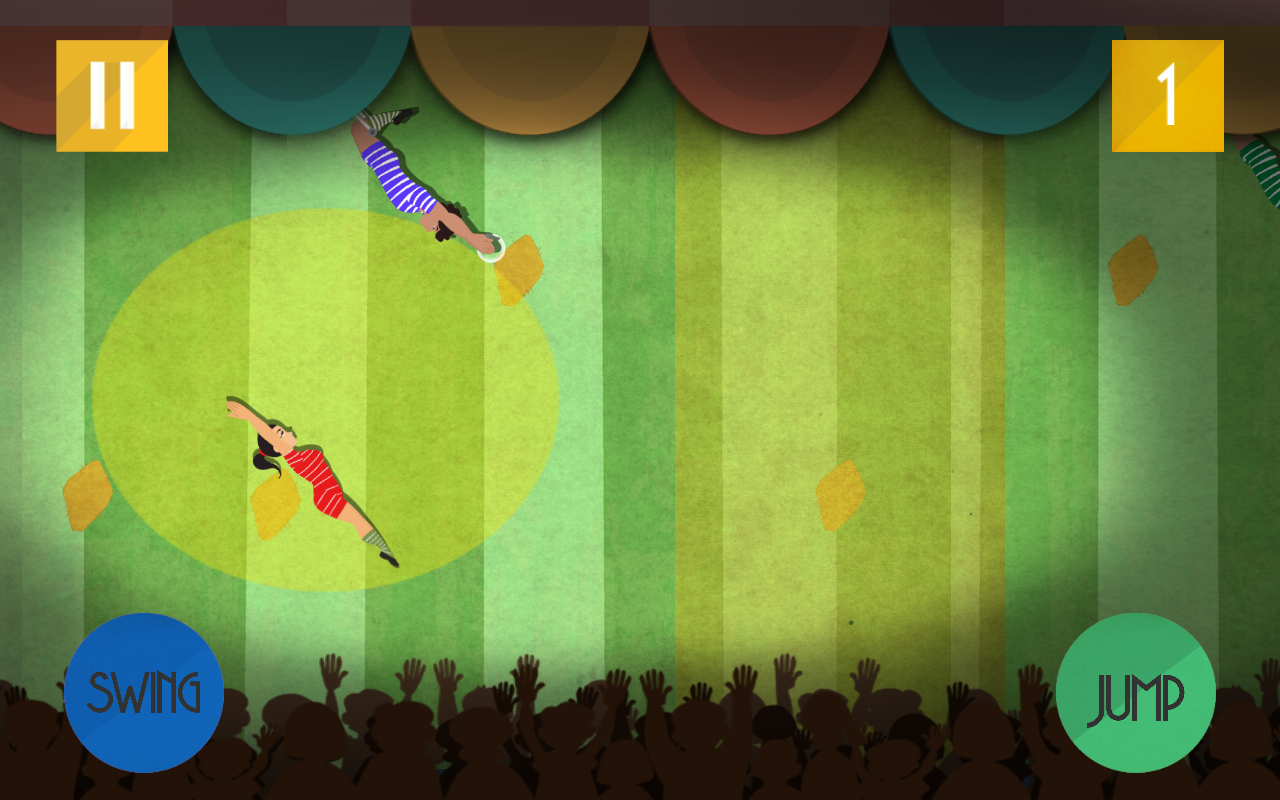The width and height of the screenshot is (1280, 800).
Task: Click the teal curtain scallop on the left
Action: click(x=295, y=70)
